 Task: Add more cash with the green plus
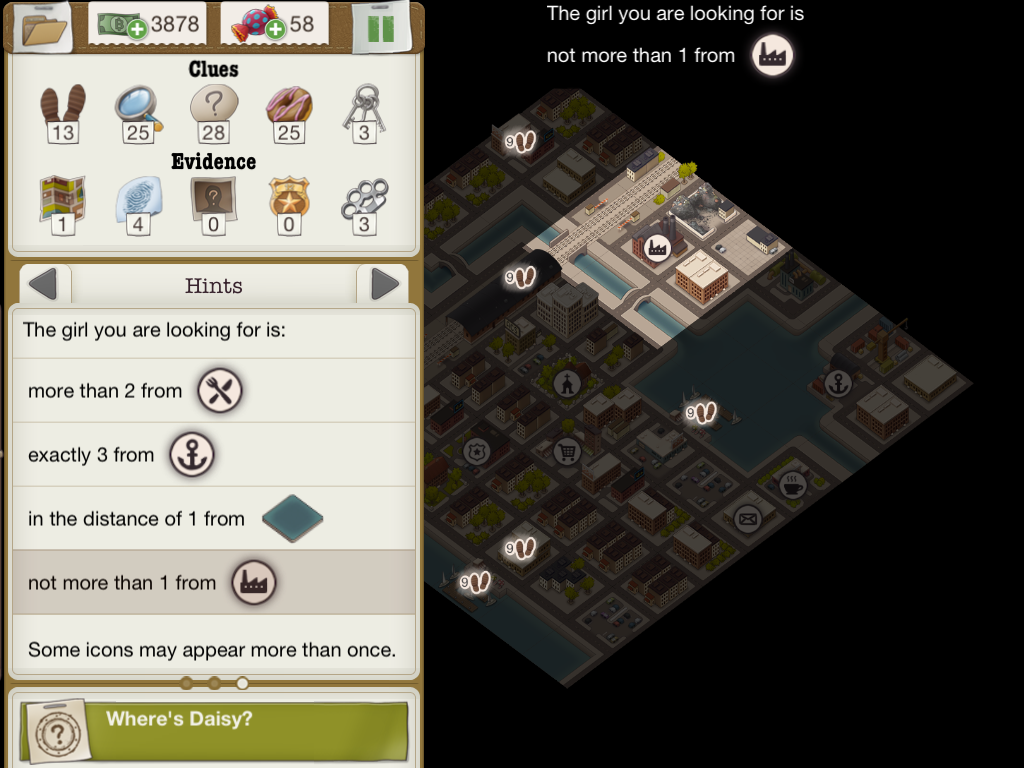(x=137, y=29)
